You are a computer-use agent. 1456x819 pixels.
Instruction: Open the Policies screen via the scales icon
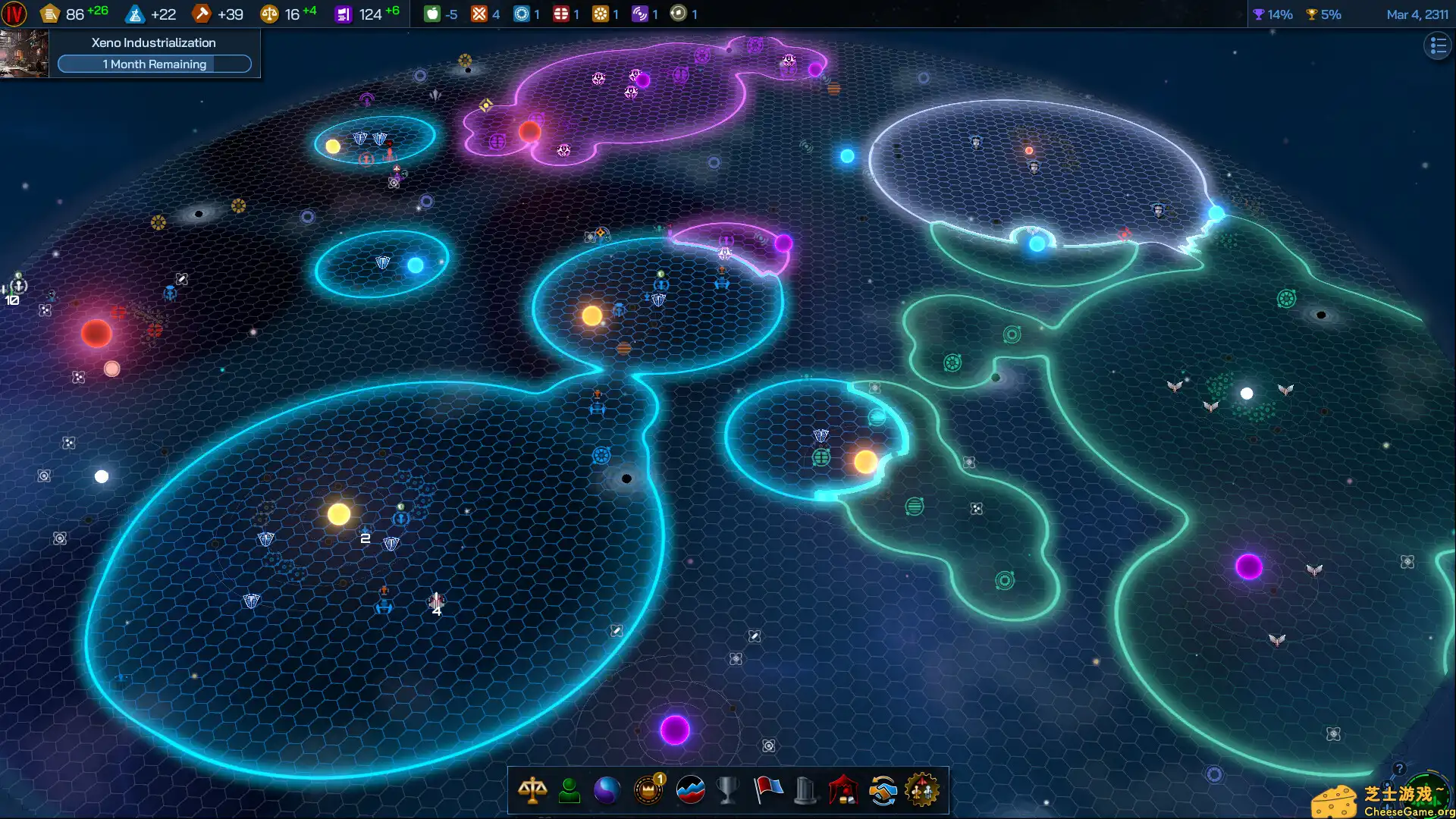point(533,790)
